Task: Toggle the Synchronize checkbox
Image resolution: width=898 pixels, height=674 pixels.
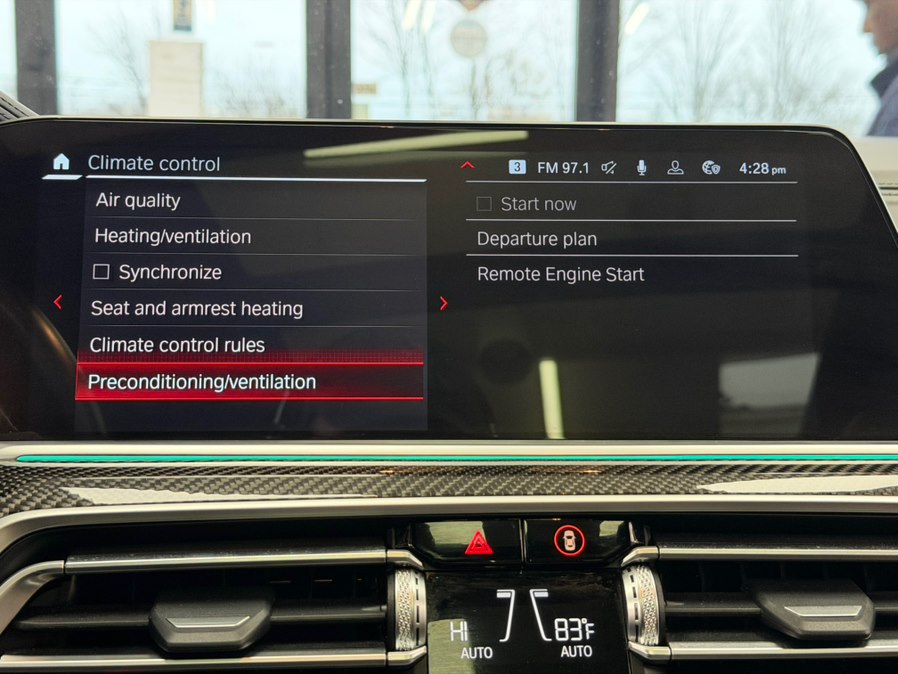Action: 101,272
